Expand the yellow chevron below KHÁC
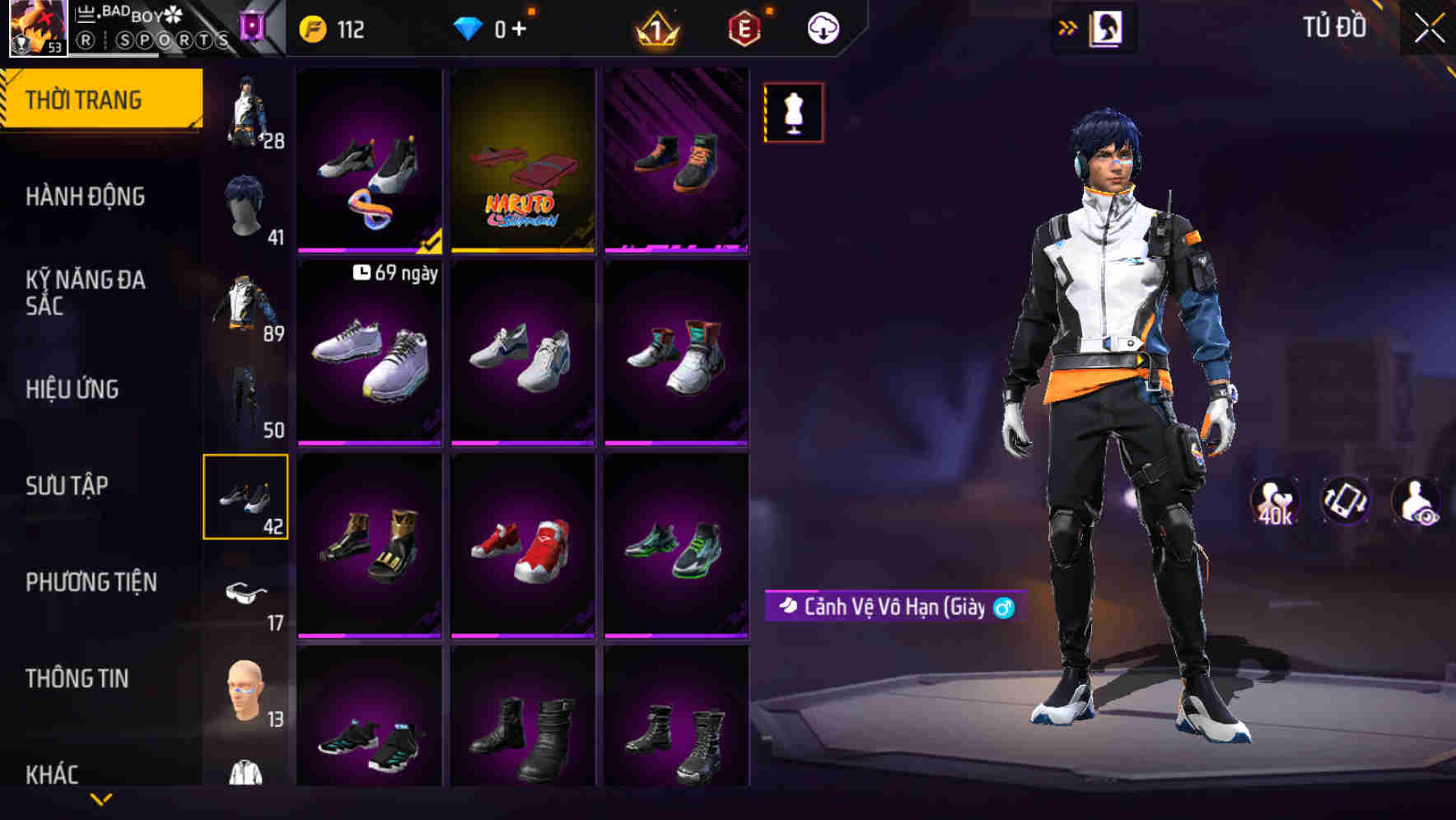Image resolution: width=1456 pixels, height=820 pixels. coord(101,797)
